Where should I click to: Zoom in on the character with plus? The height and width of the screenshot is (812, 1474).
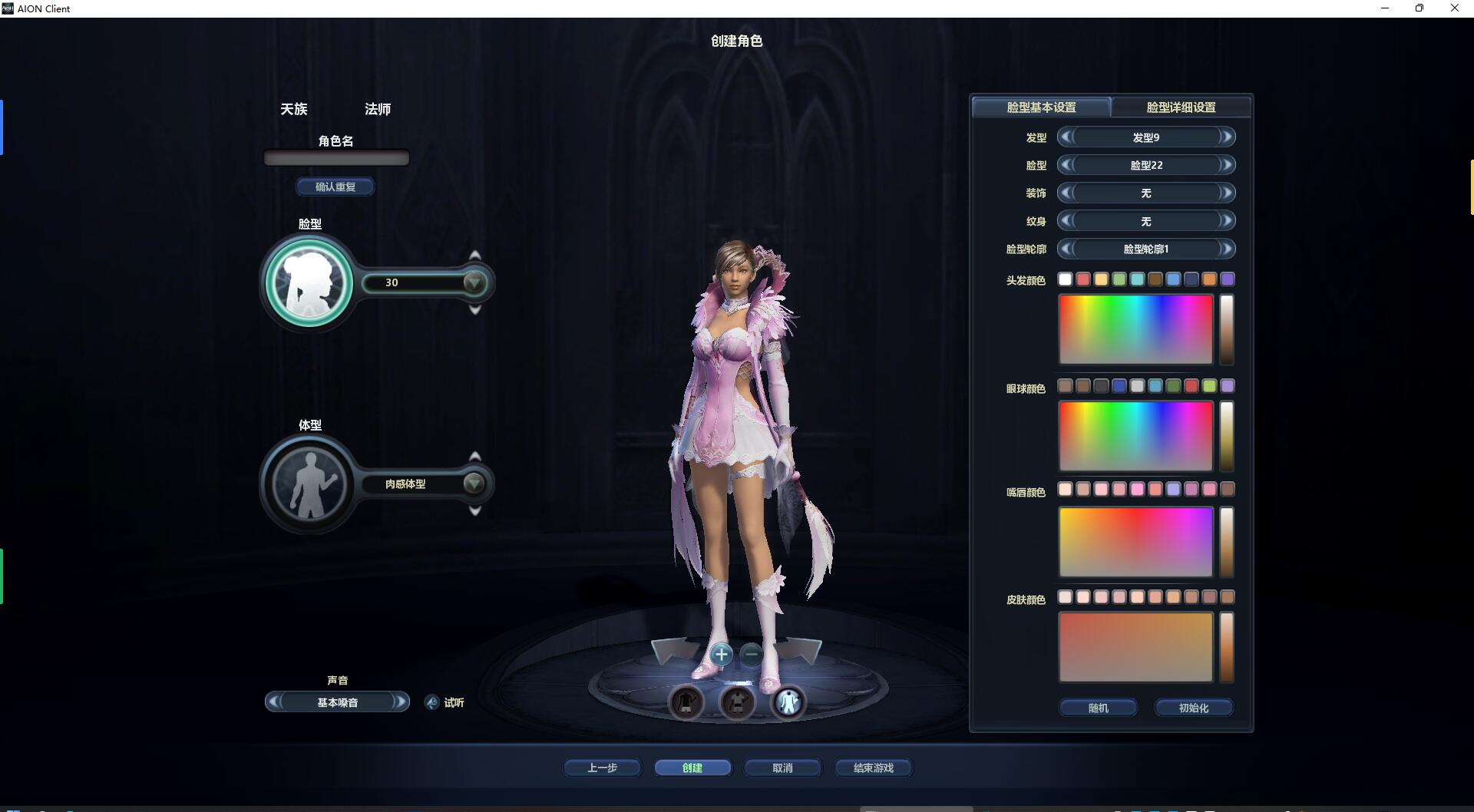coord(721,655)
